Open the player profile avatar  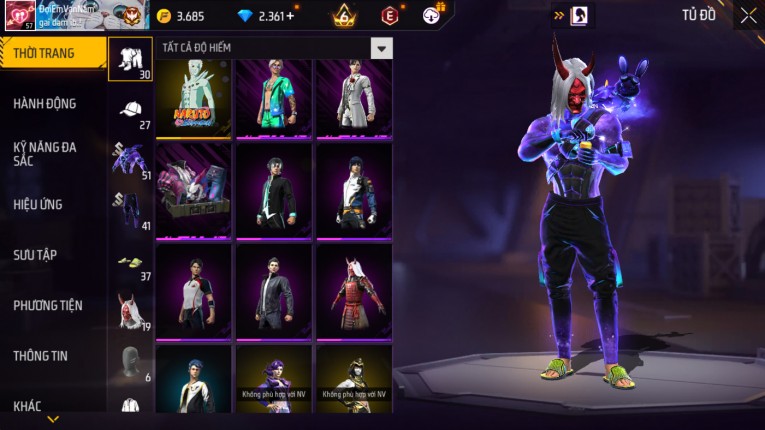tap(18, 15)
